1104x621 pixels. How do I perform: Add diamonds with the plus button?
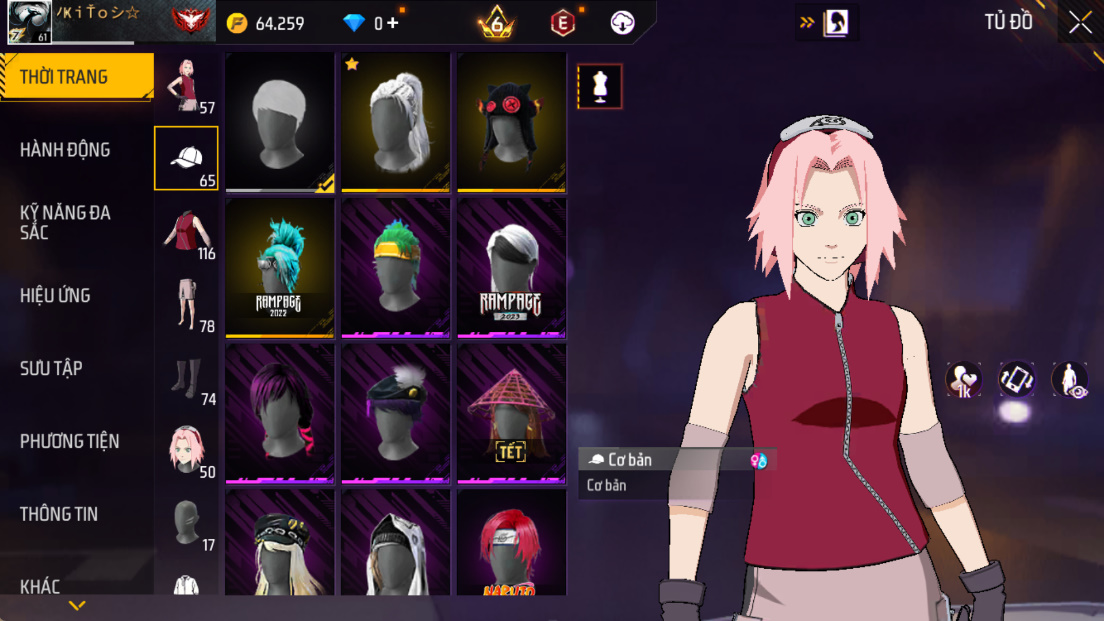(392, 22)
